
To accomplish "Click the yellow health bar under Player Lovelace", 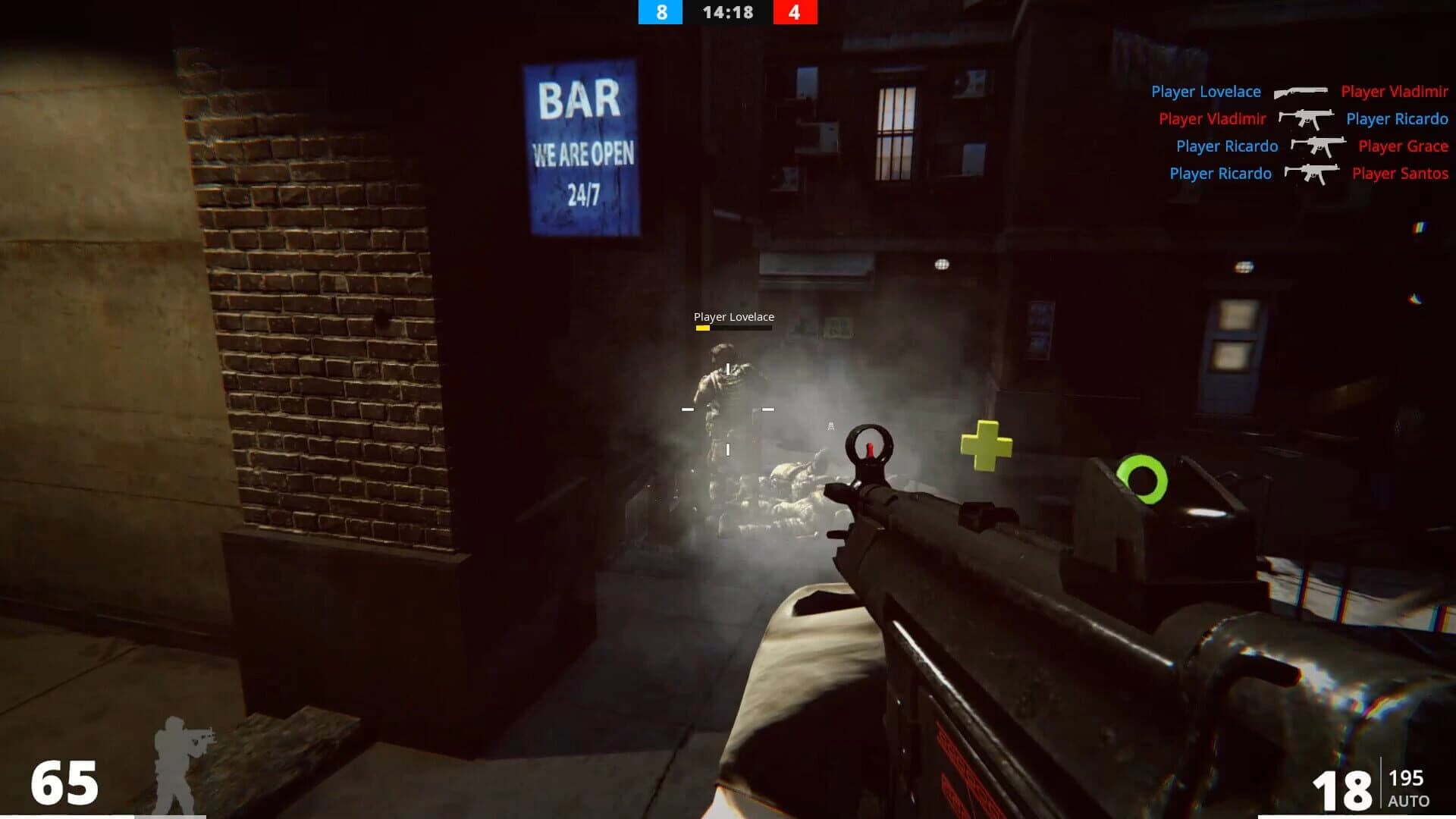I will [703, 329].
